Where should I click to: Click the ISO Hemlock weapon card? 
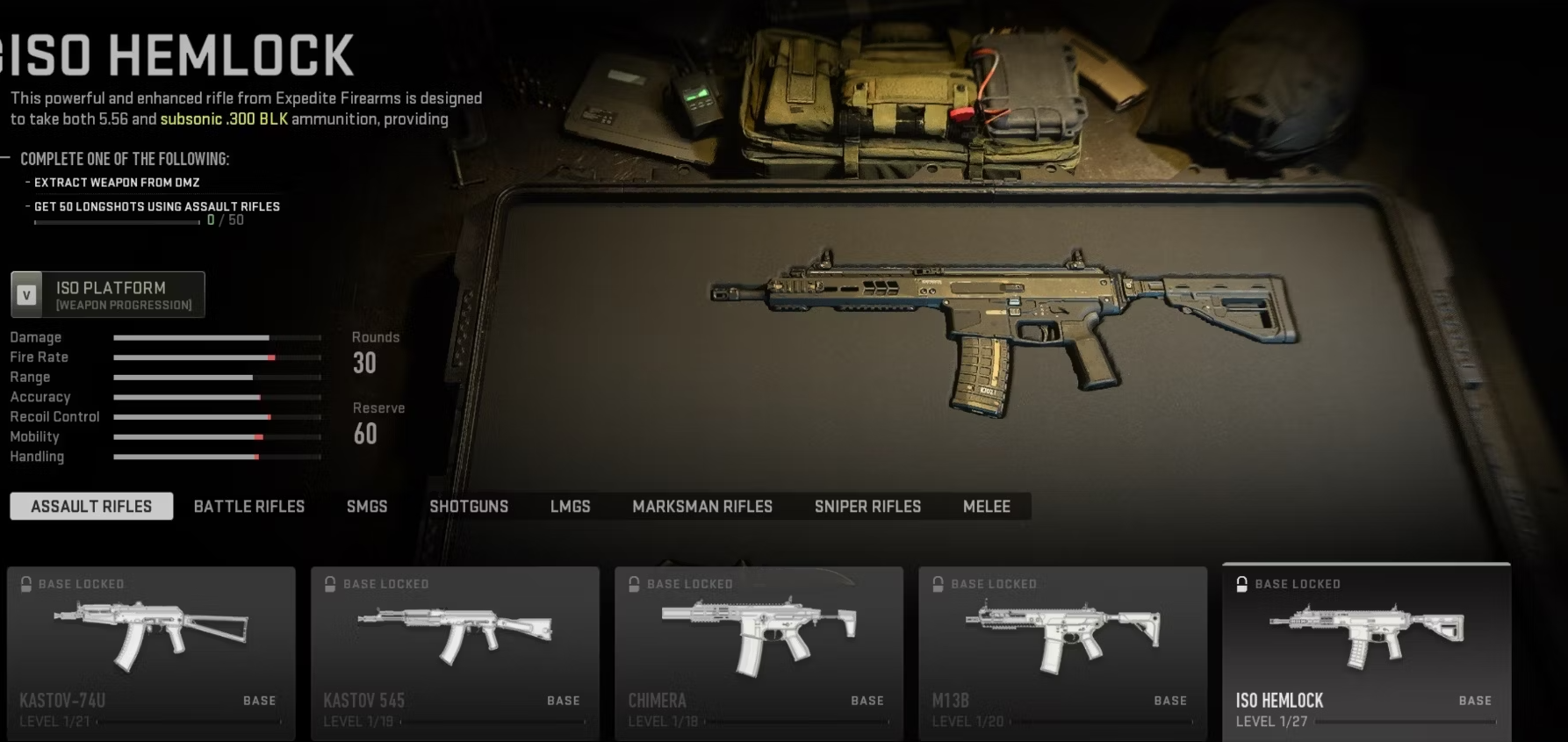[x=1366, y=652]
